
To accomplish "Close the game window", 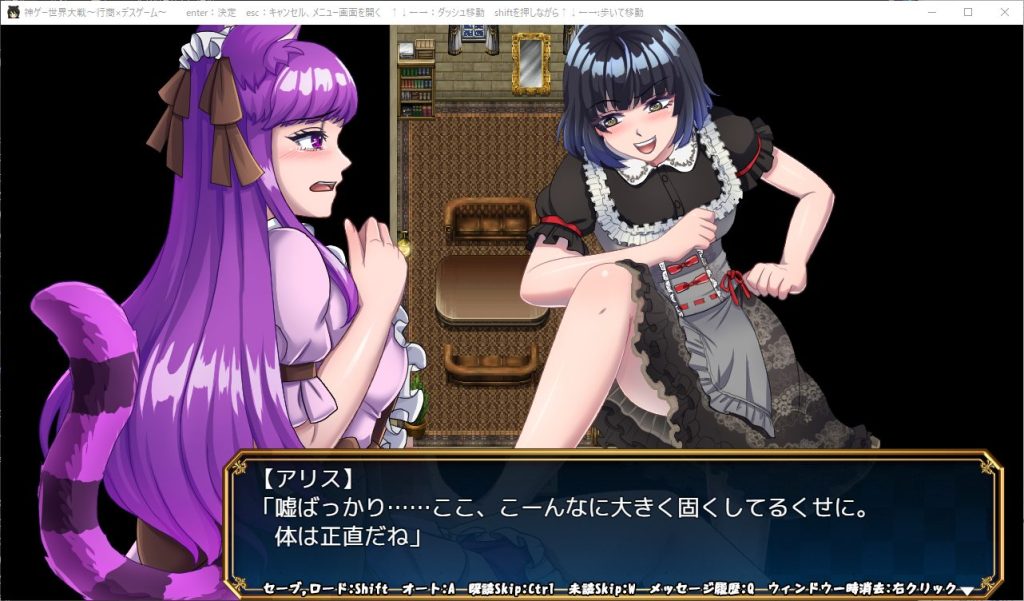I will [x=1000, y=12].
